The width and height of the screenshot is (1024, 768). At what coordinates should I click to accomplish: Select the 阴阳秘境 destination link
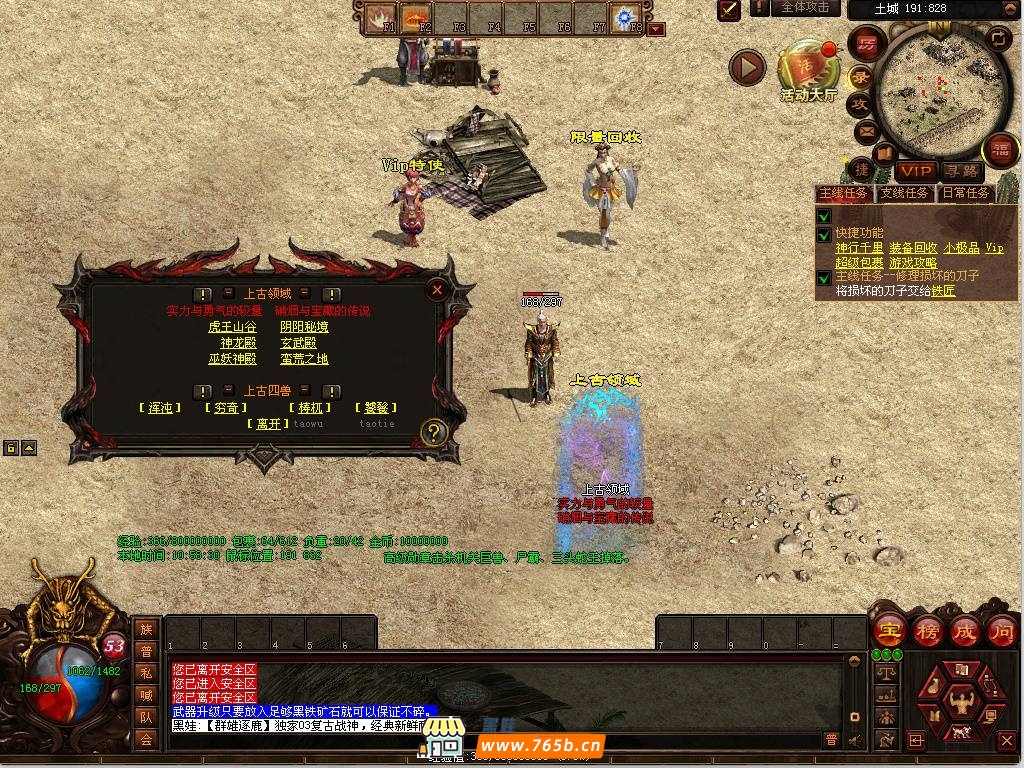(x=304, y=327)
